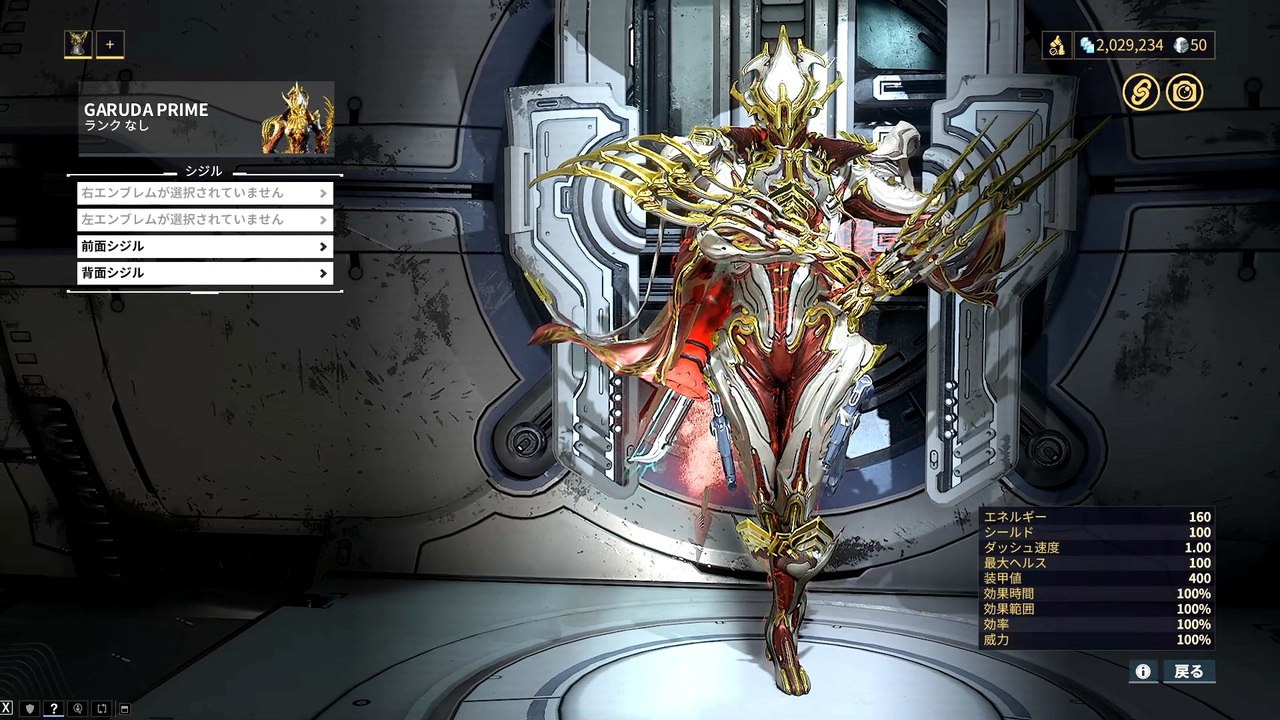Open the info circle button next to 戻る
This screenshot has width=1280, height=720.
click(1143, 672)
